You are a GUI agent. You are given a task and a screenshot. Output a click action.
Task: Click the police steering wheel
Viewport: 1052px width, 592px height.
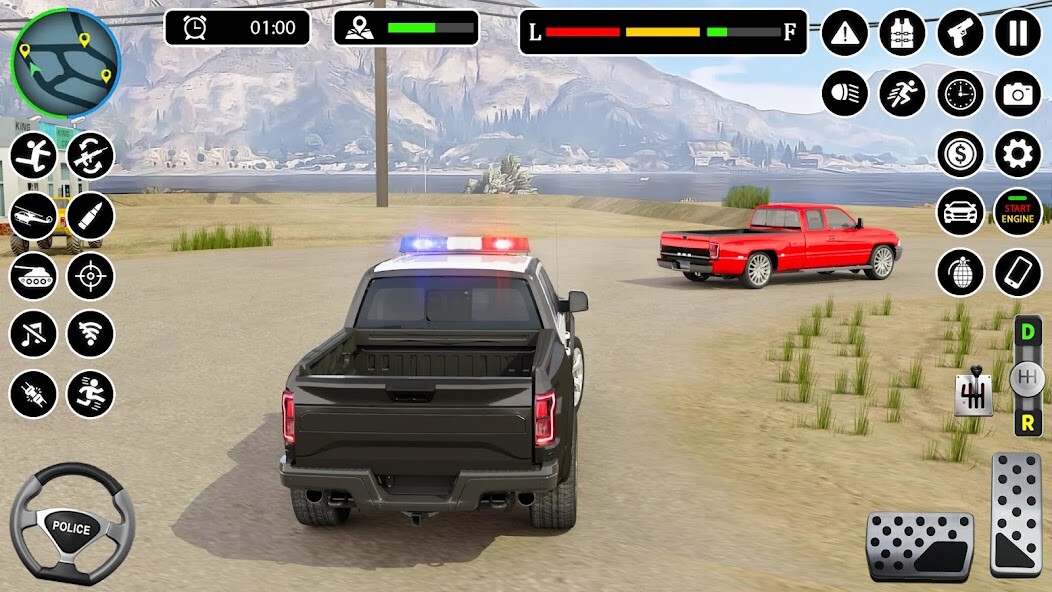pyautogui.click(x=72, y=524)
